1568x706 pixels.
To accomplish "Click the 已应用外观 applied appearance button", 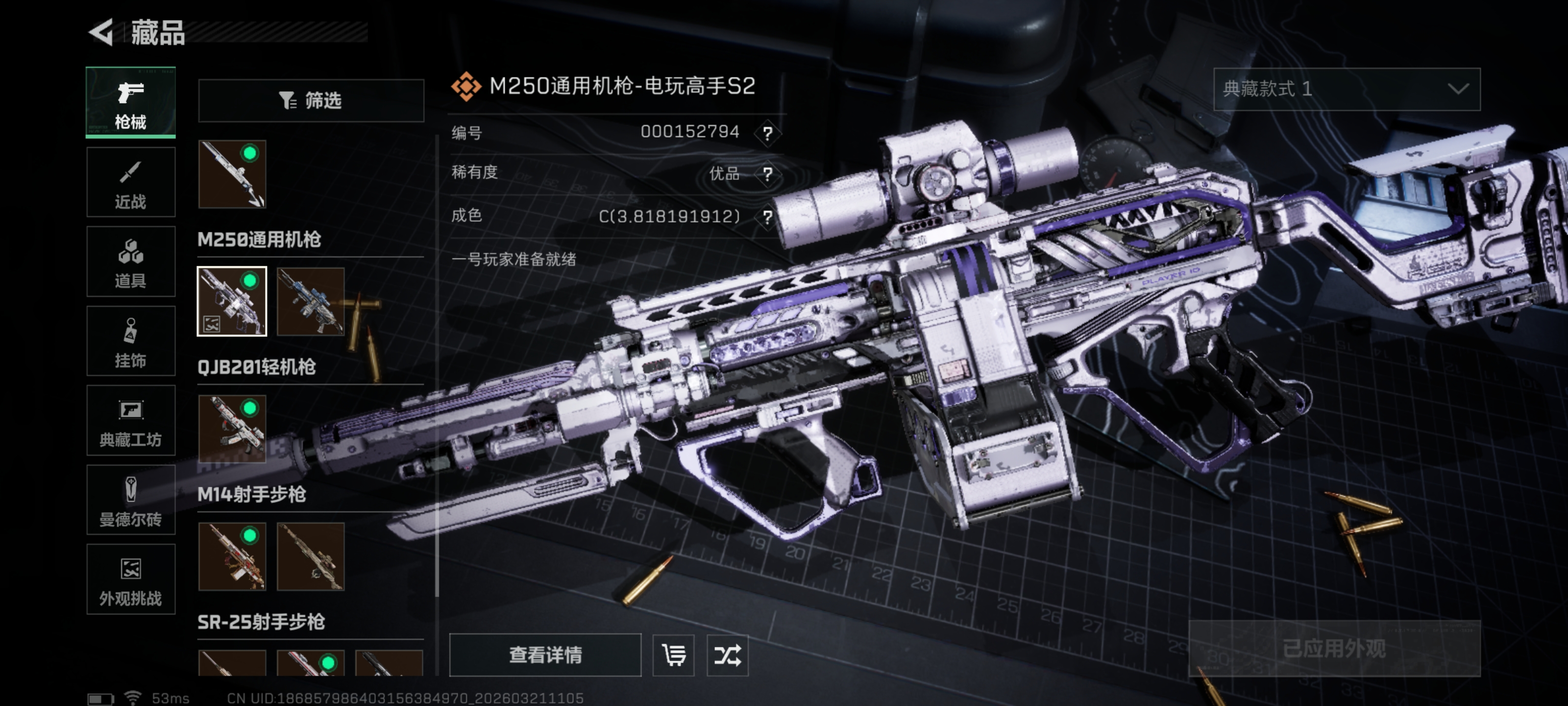I will [1334, 648].
